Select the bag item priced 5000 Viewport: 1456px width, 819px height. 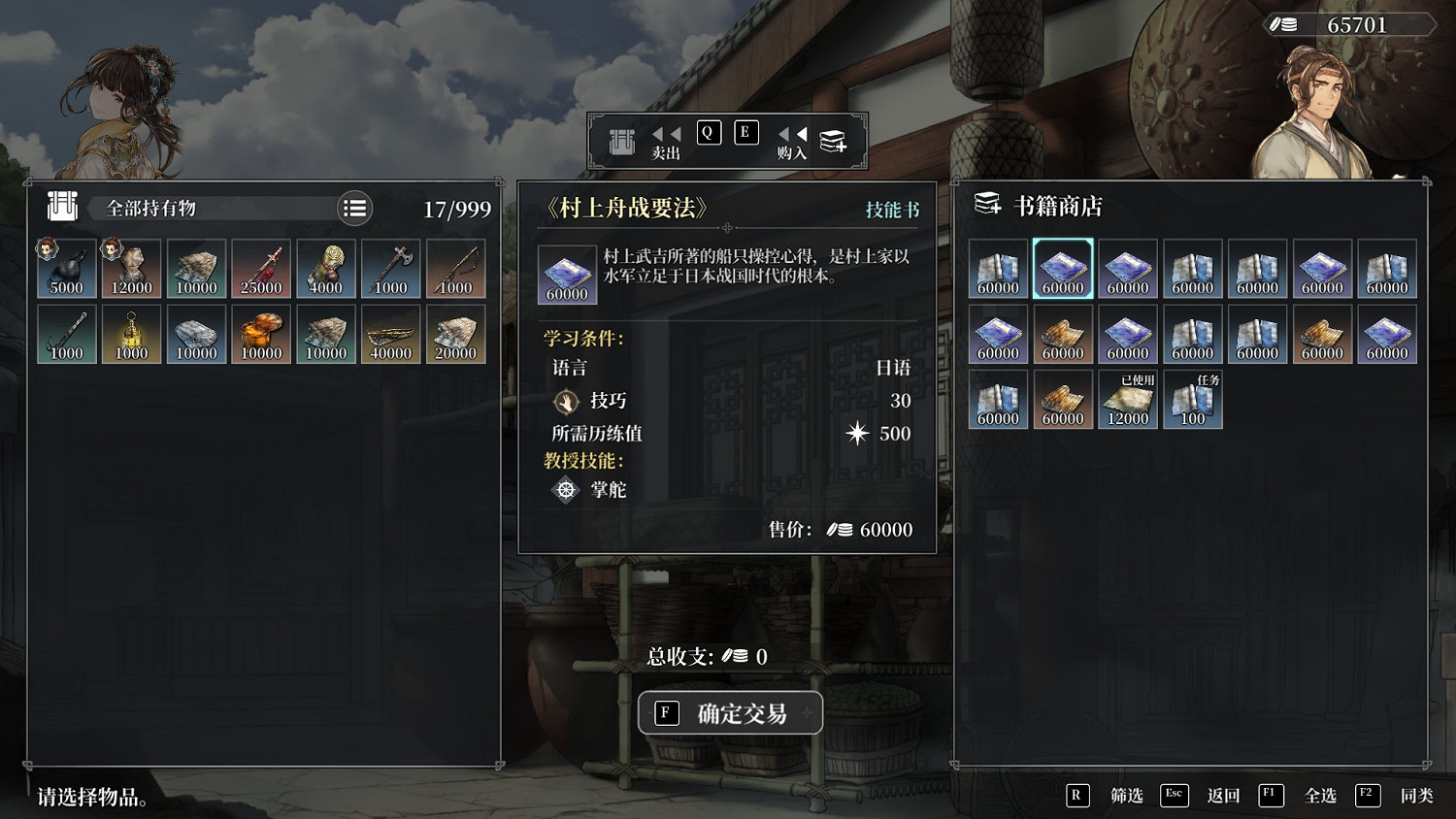tap(65, 267)
